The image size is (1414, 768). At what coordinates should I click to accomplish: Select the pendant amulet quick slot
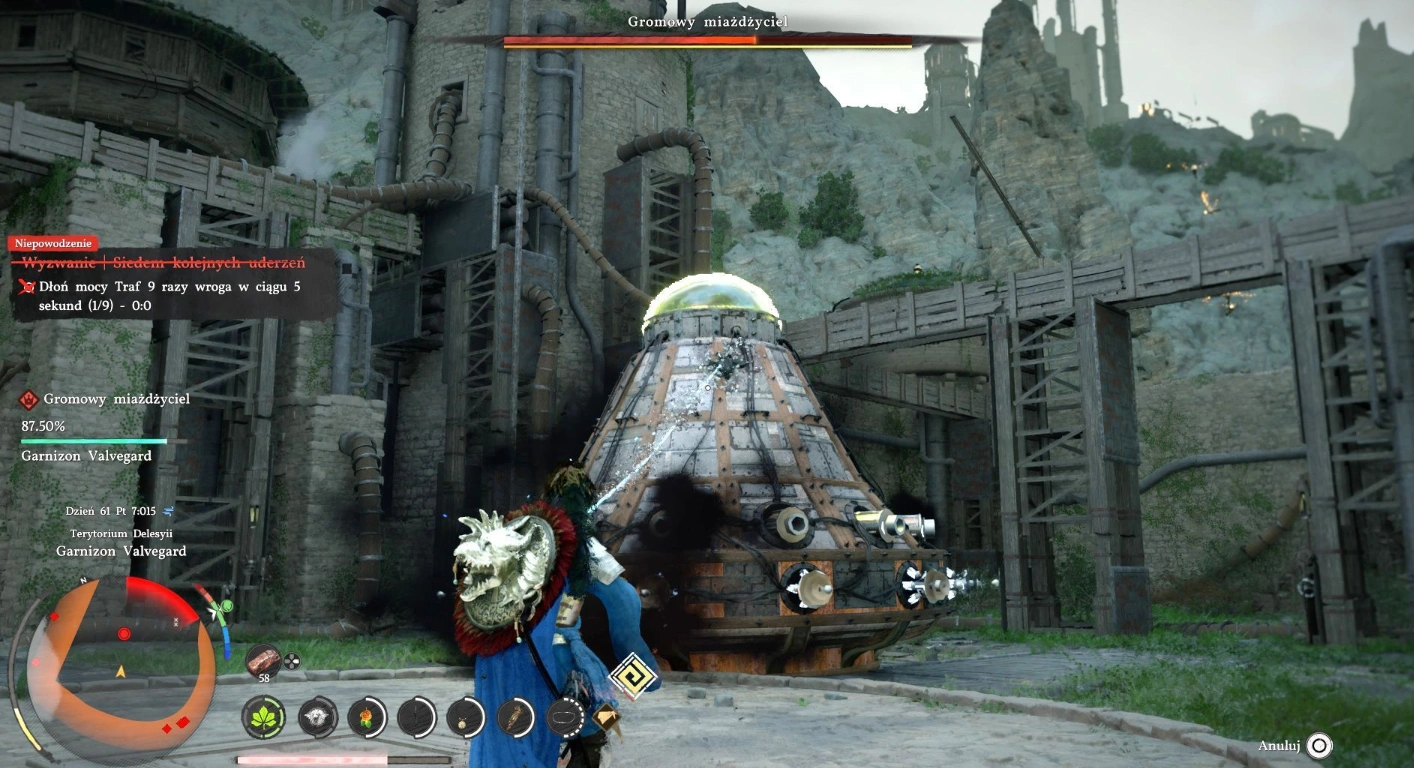click(465, 717)
